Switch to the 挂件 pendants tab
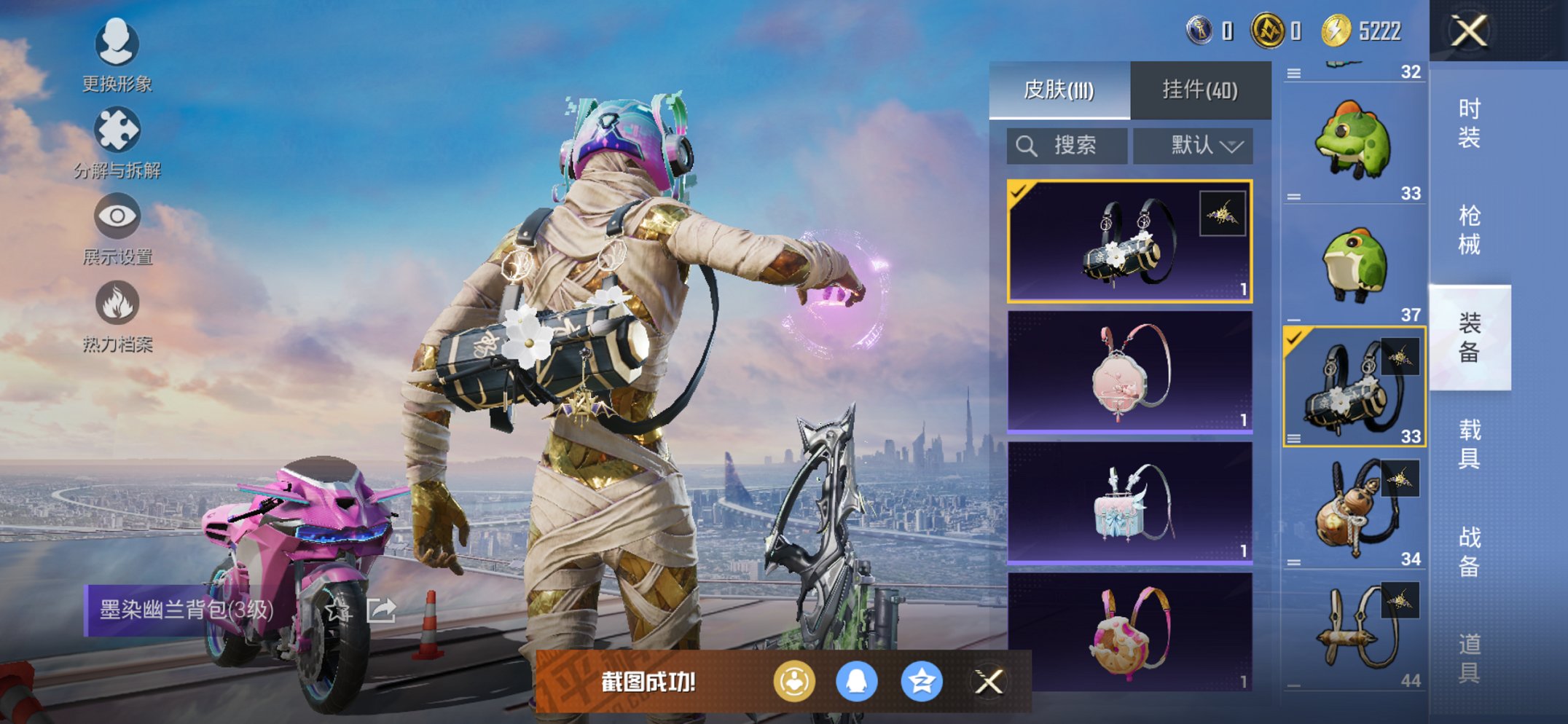 tap(1200, 90)
